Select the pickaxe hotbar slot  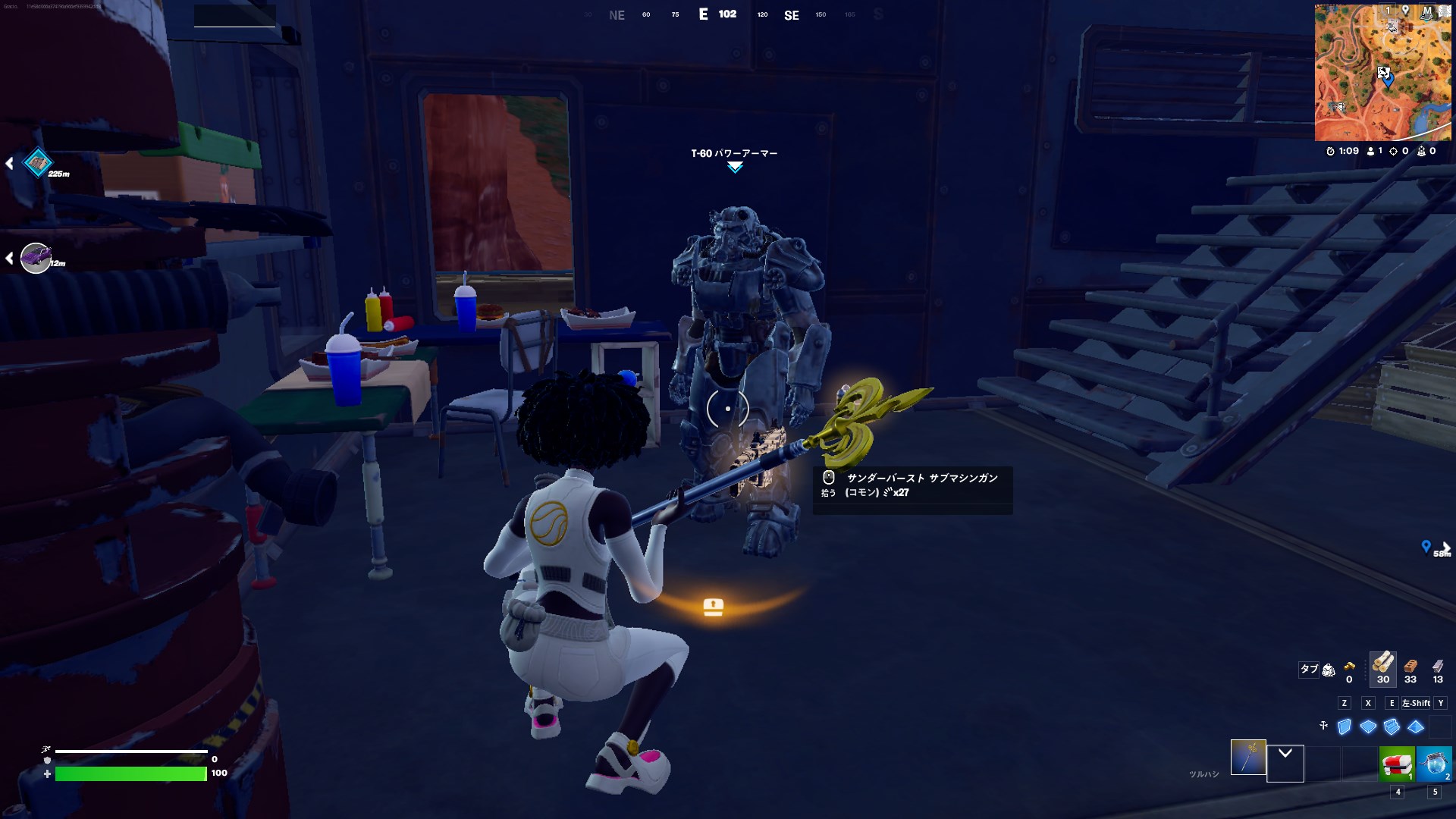coord(1247,757)
